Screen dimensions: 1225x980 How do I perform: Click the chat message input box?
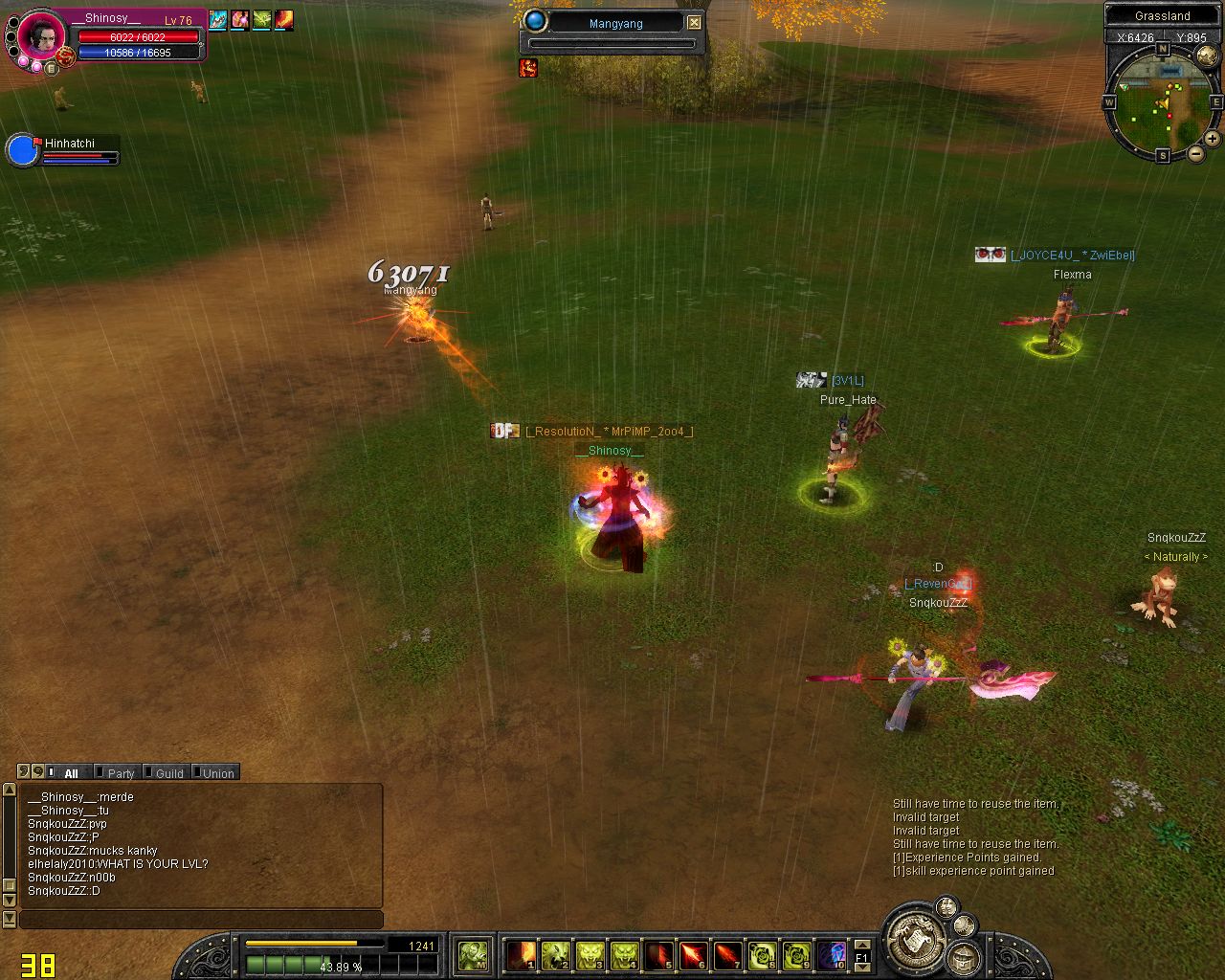(x=201, y=920)
